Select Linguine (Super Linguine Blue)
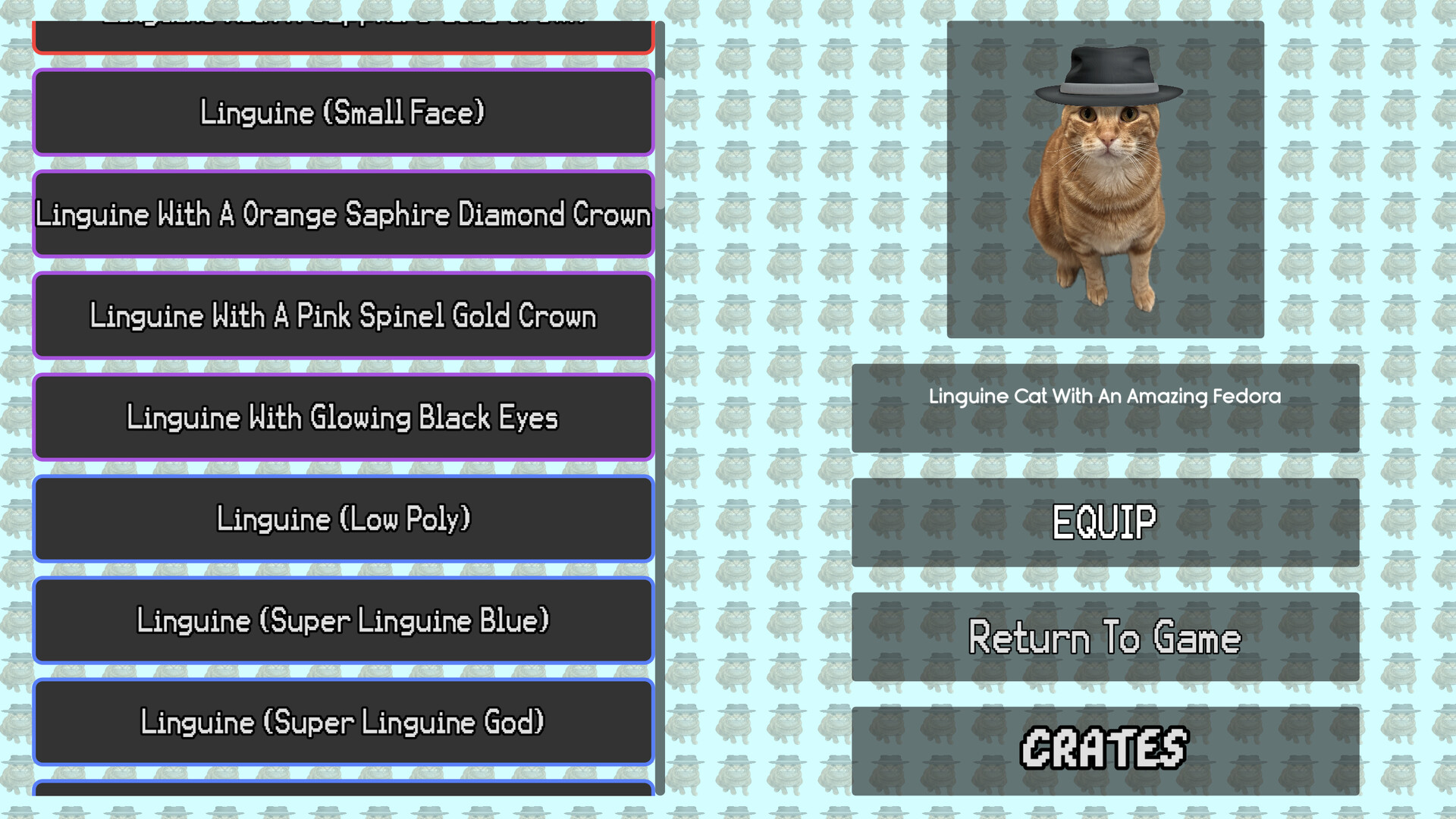 pyautogui.click(x=343, y=621)
